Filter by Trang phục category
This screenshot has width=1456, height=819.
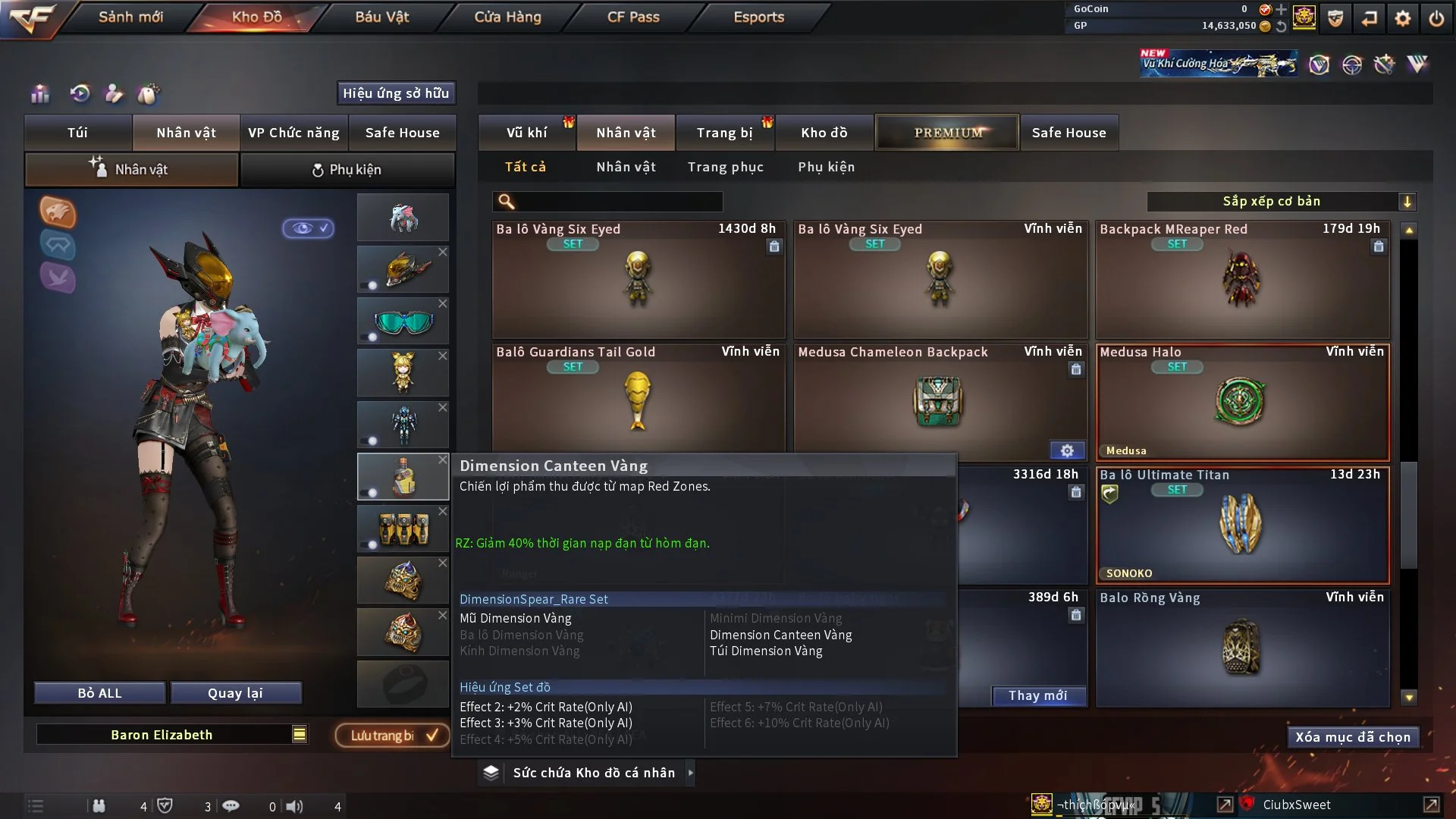(725, 167)
